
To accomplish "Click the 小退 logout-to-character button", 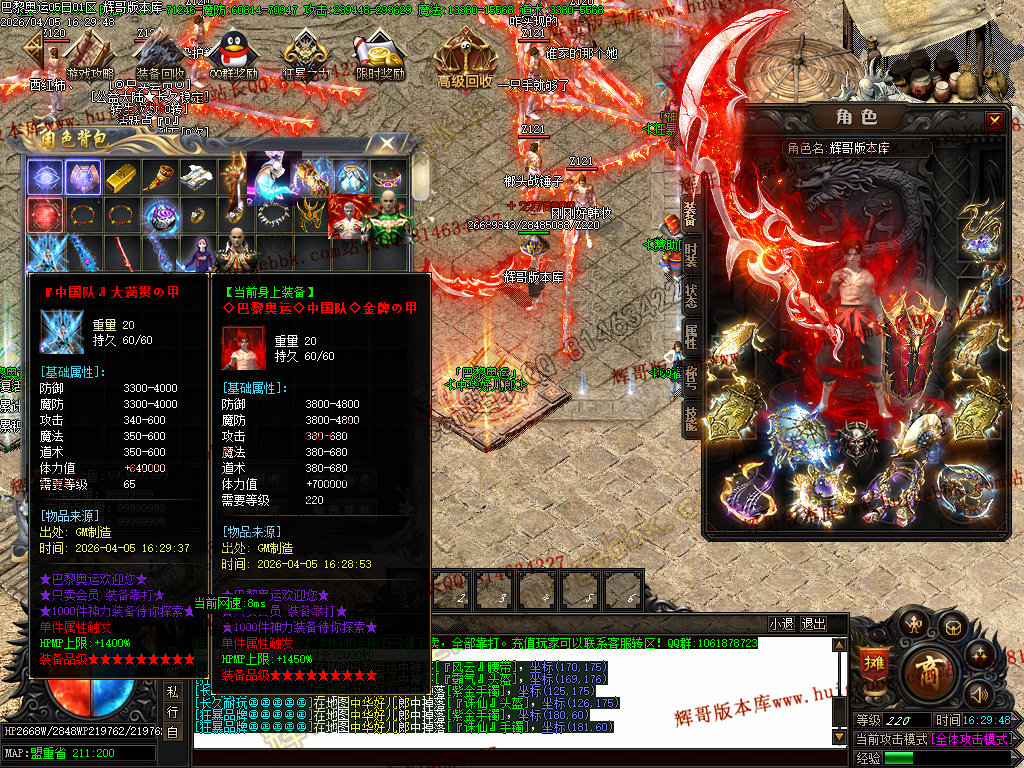I will [781, 624].
